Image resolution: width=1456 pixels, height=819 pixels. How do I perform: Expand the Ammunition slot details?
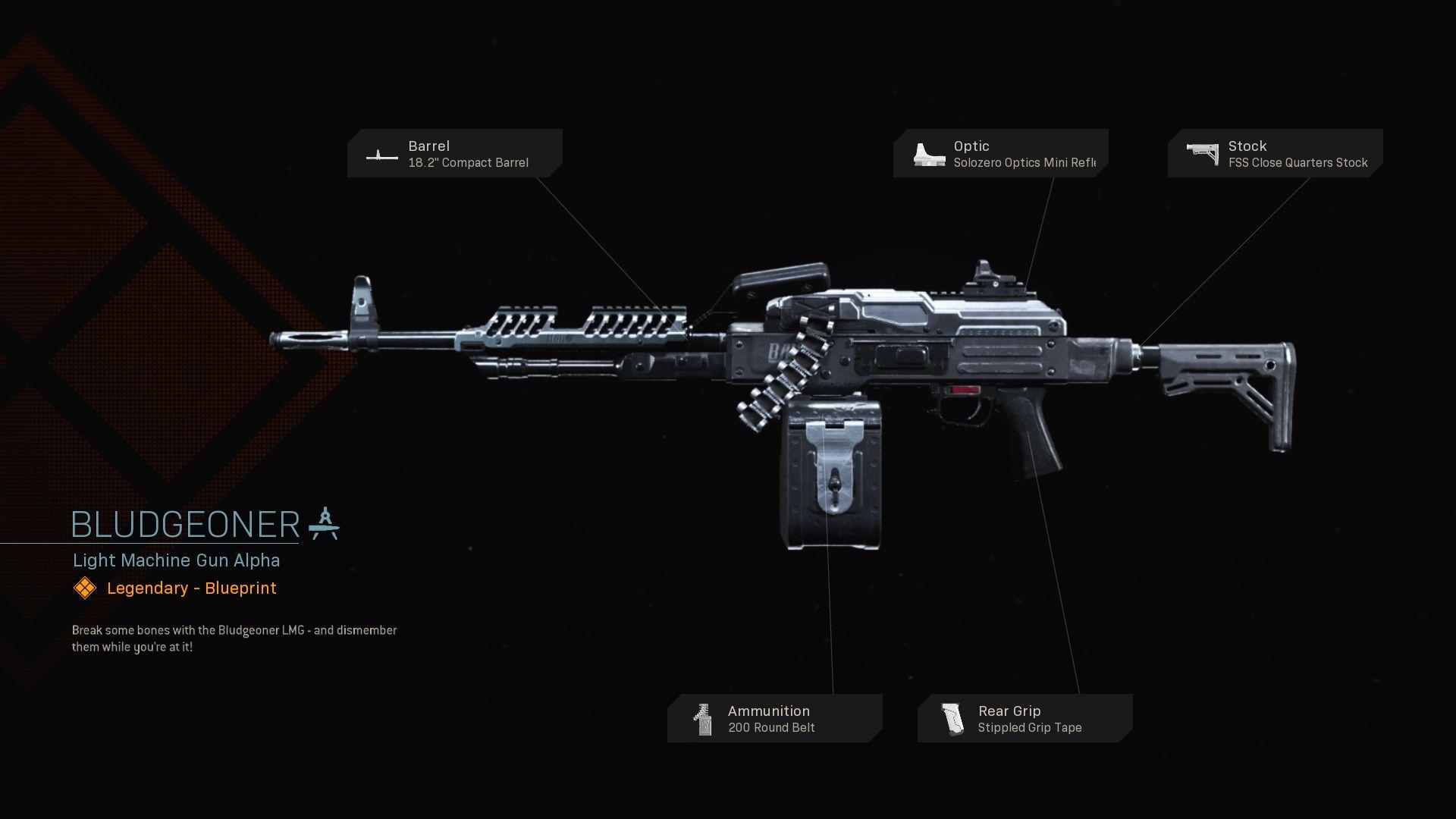point(773,718)
